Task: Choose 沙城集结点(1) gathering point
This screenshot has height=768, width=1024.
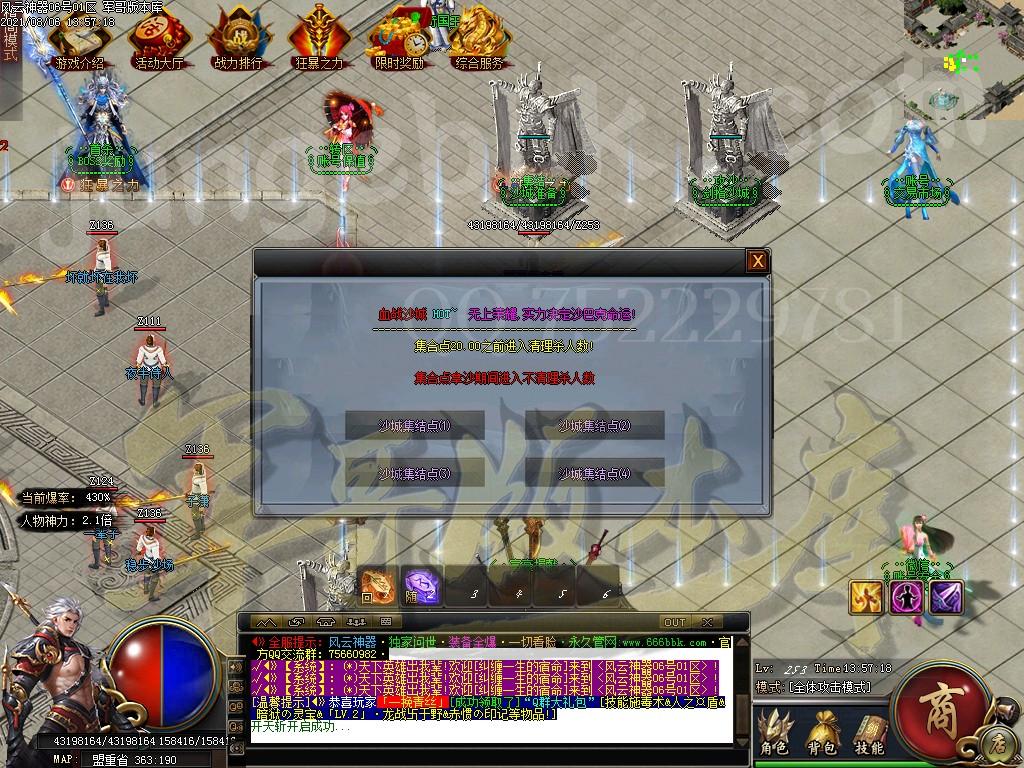Action: [x=415, y=426]
